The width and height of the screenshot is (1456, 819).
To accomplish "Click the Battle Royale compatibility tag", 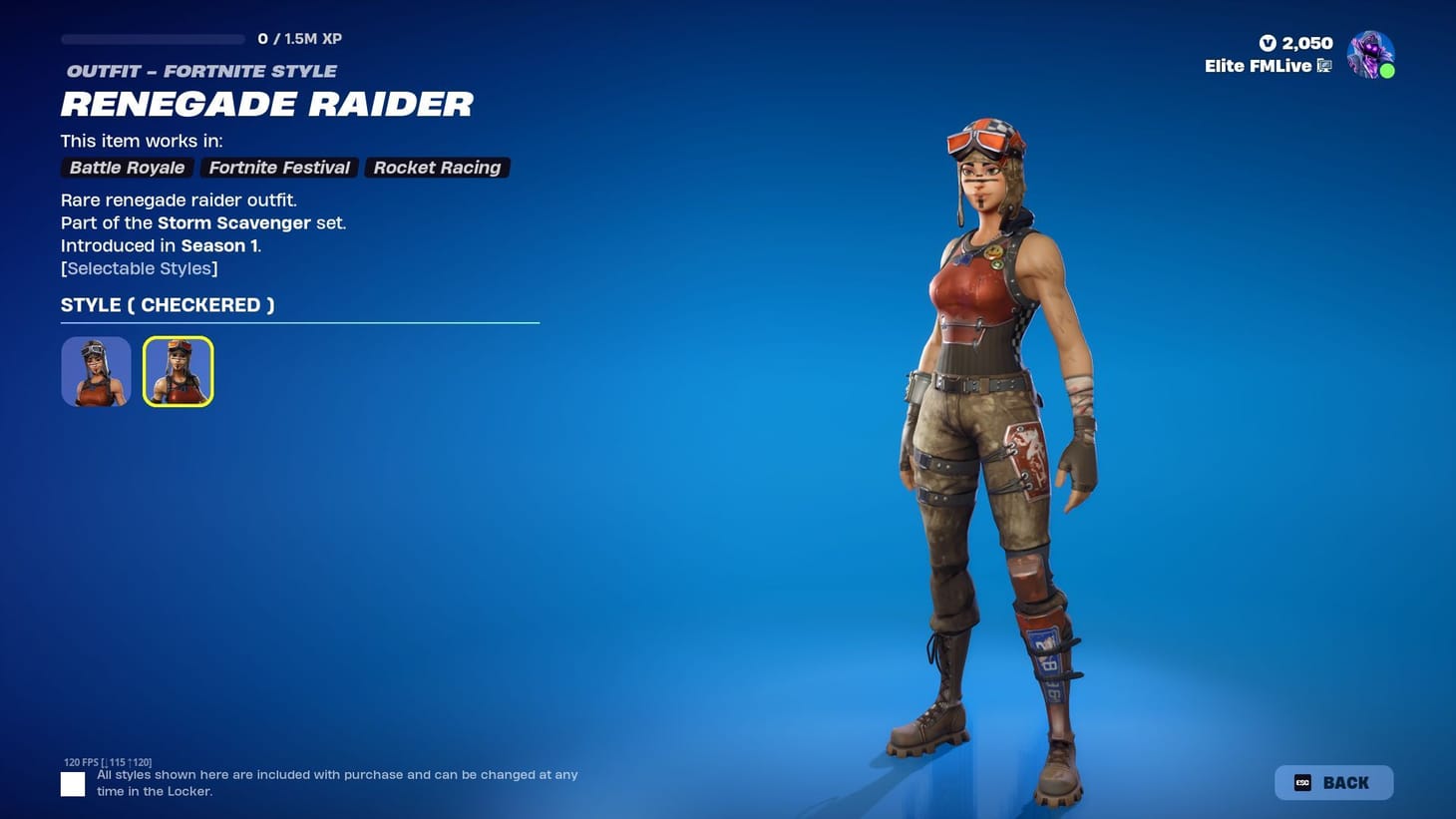I will pyautogui.click(x=126, y=168).
